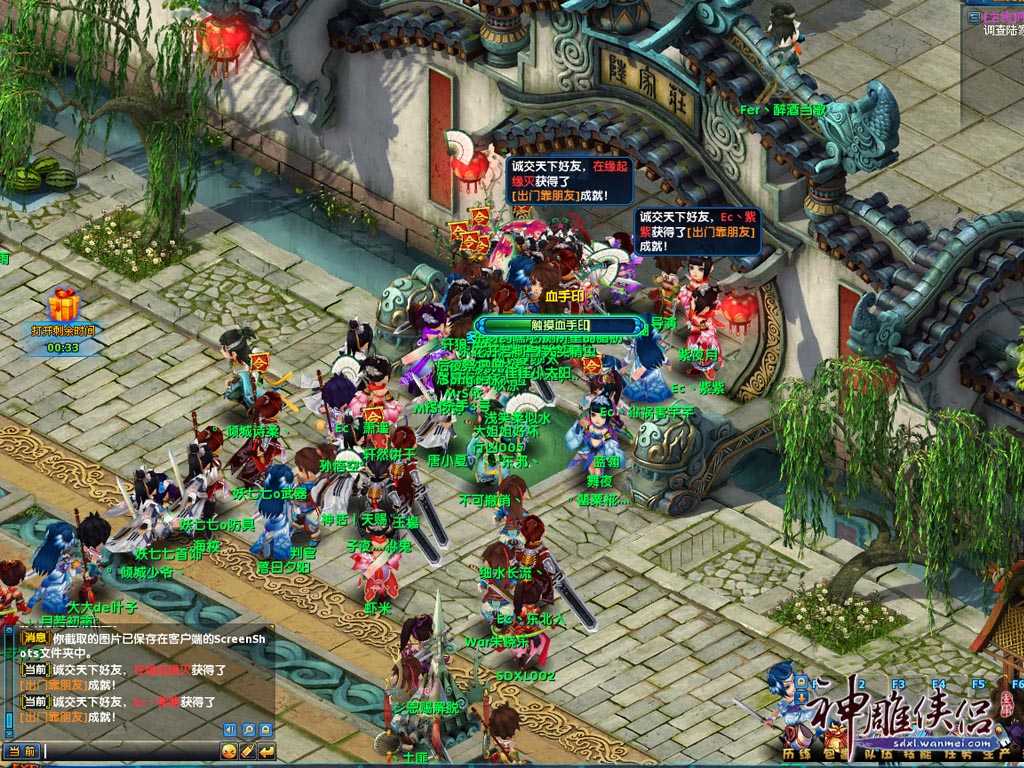Open the timed gift box reward
This screenshot has width=1024, height=768.
coord(64,304)
